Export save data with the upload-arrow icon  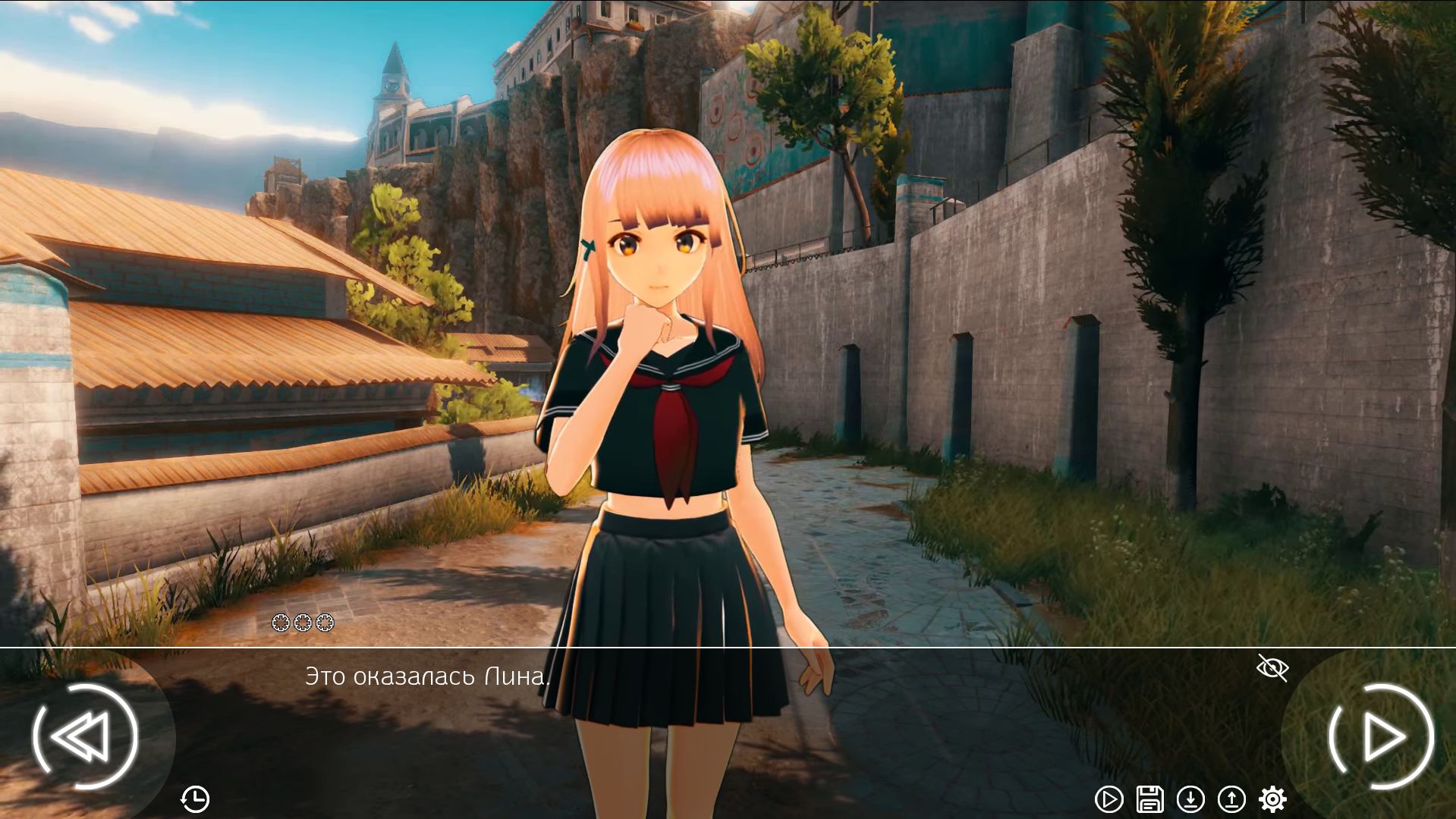pyautogui.click(x=1233, y=797)
